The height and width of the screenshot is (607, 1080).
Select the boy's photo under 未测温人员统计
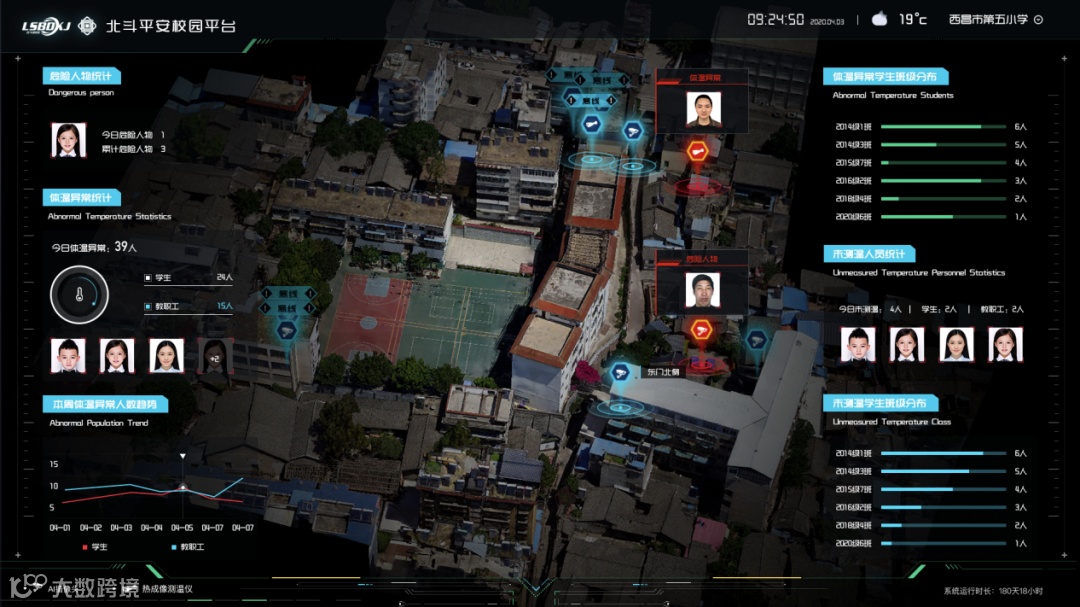(x=857, y=344)
